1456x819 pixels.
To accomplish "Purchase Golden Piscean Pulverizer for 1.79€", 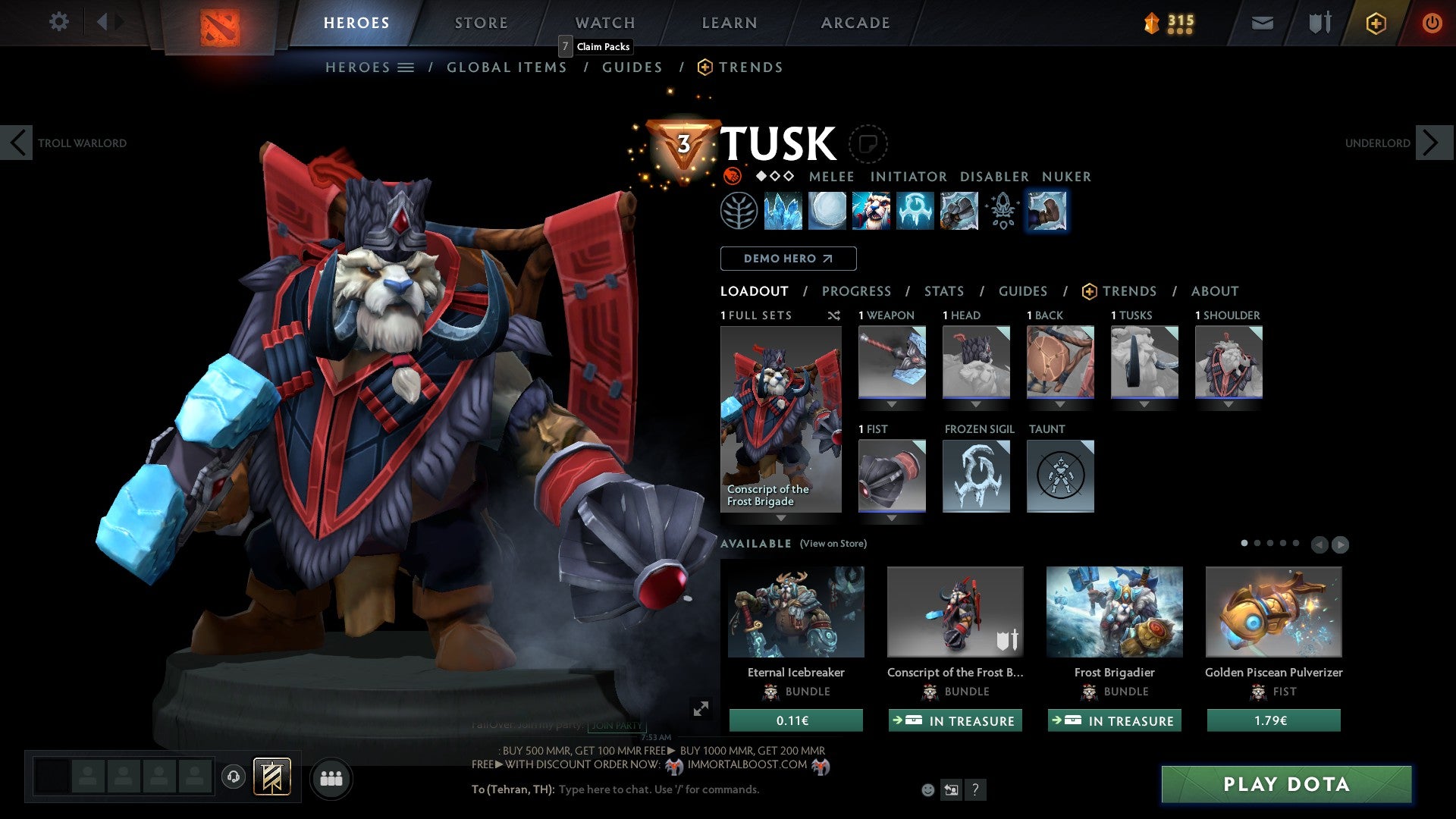I will tap(1273, 720).
